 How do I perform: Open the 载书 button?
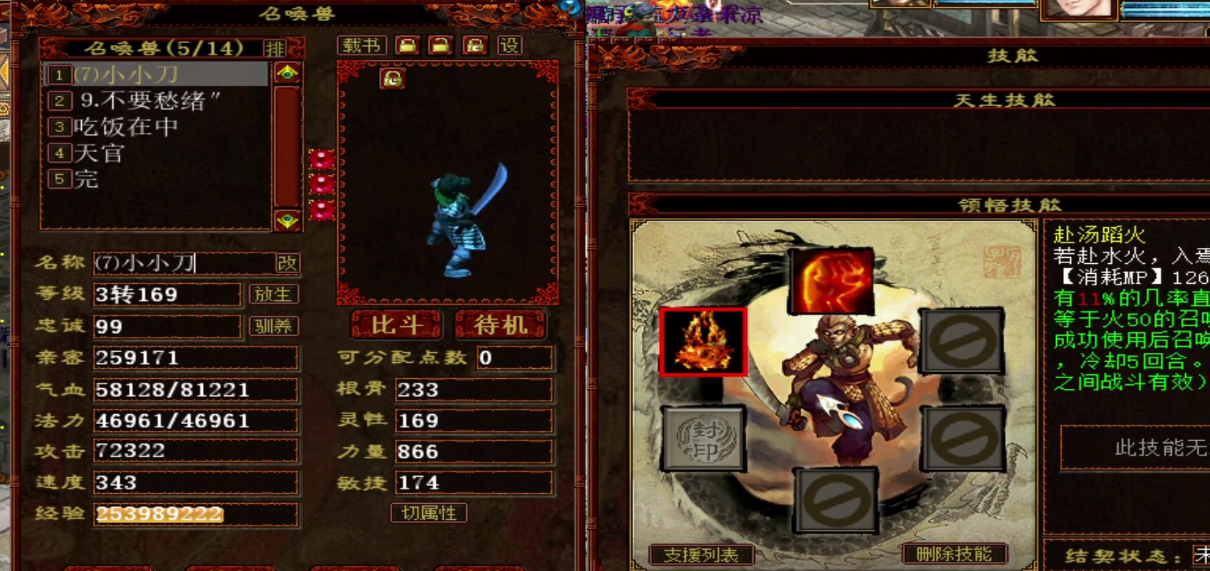pyautogui.click(x=362, y=46)
